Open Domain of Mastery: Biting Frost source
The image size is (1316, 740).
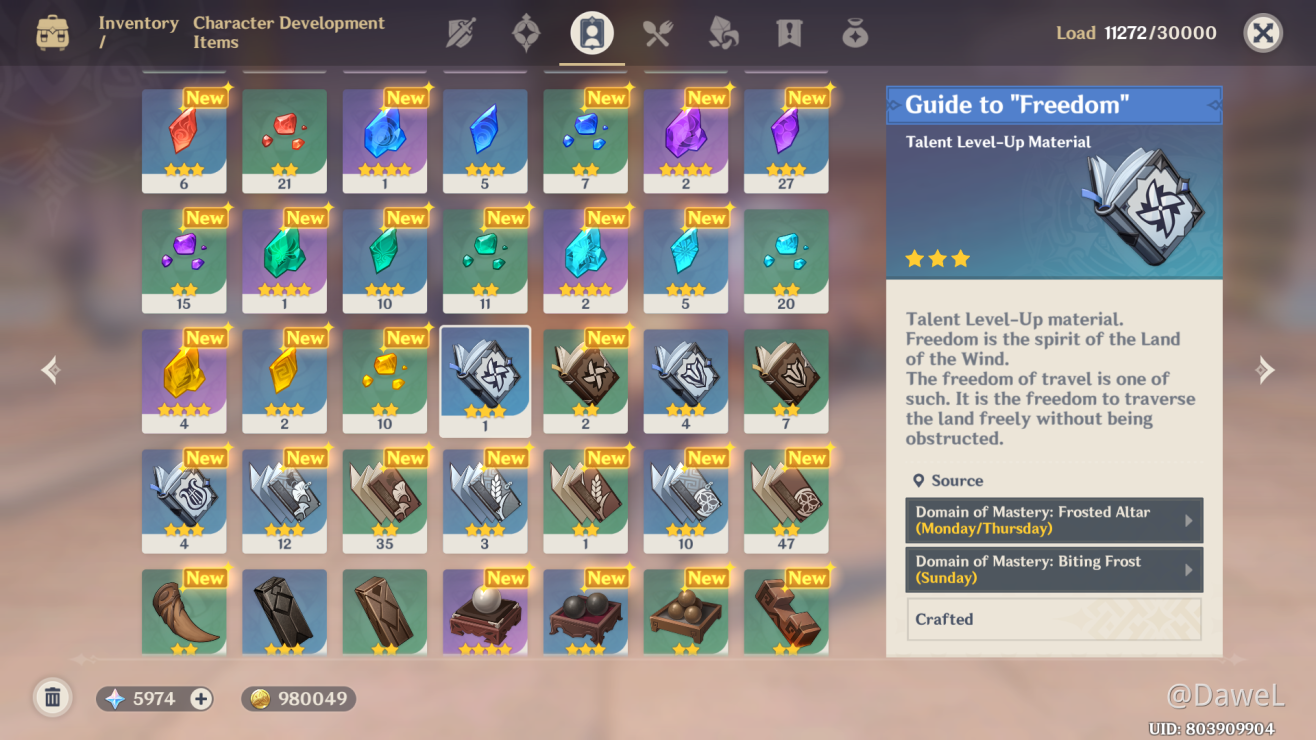[x=1053, y=569]
